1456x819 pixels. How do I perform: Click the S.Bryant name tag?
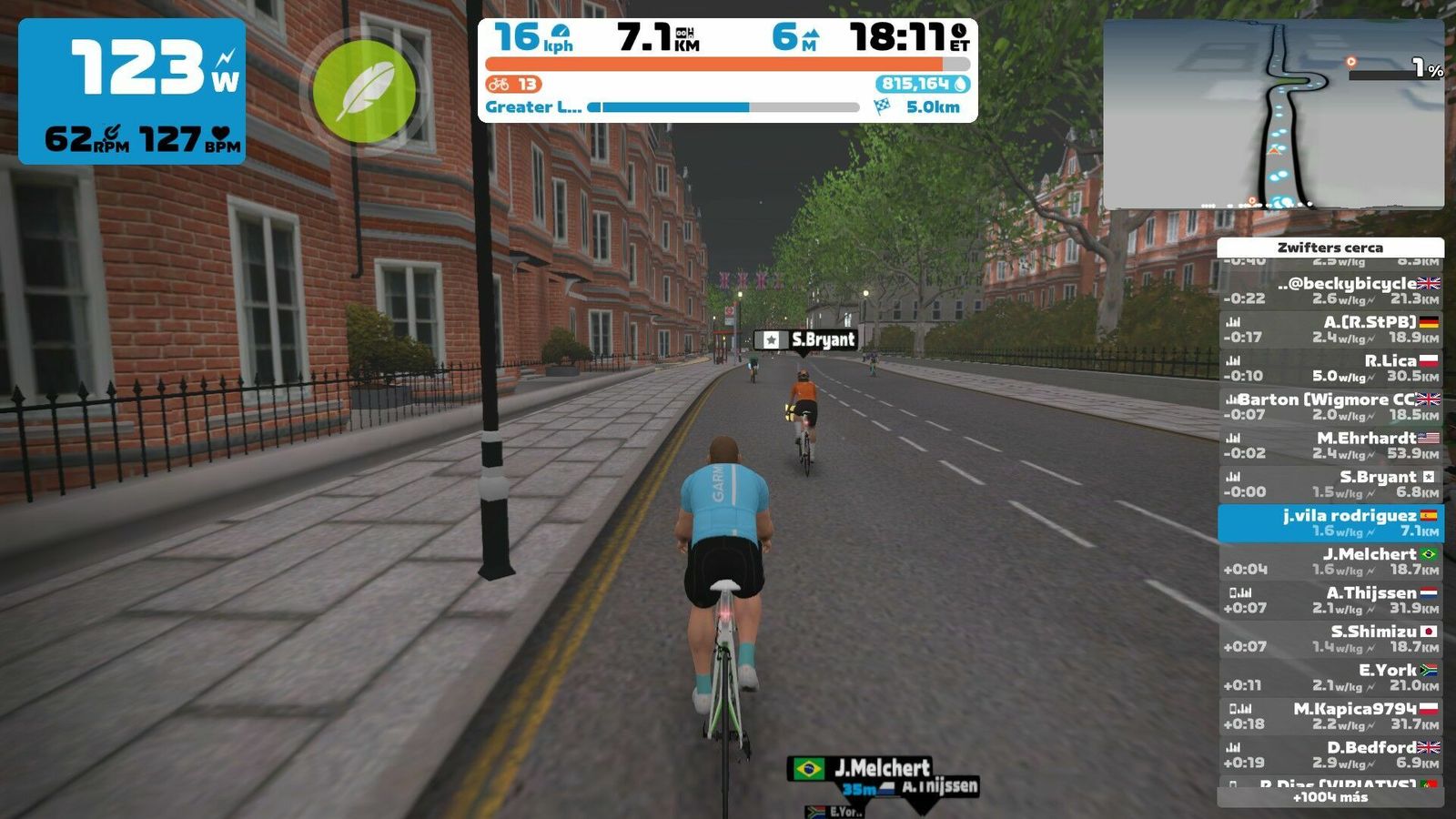coord(806,339)
